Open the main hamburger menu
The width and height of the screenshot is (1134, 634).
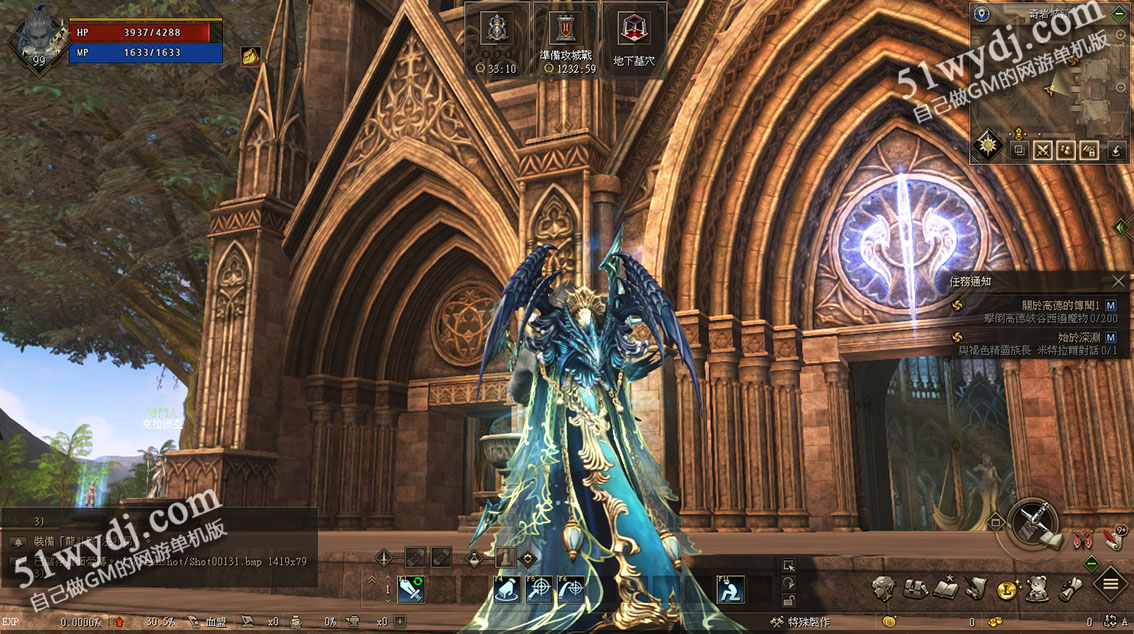point(1110,584)
